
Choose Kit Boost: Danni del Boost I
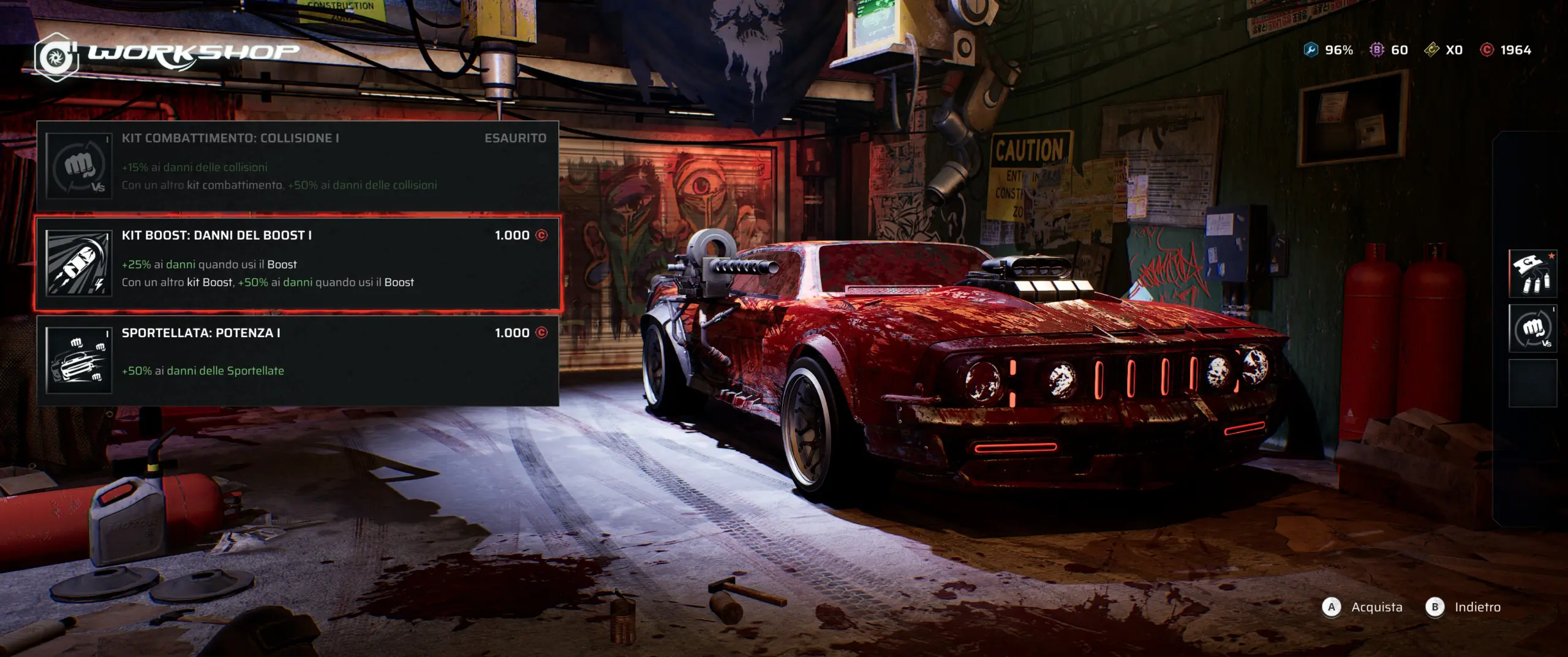pos(298,263)
